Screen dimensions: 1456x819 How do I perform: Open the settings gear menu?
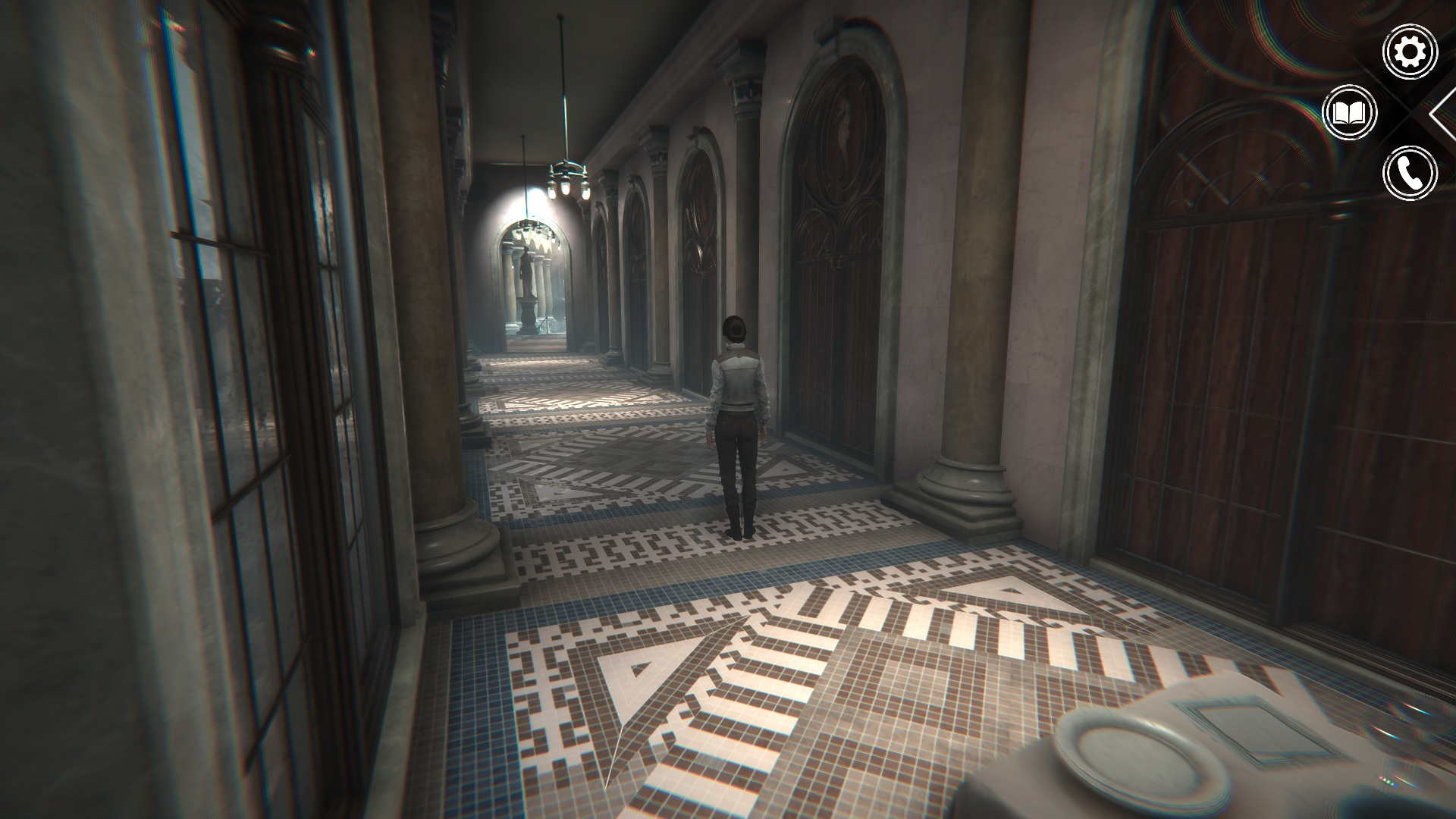click(x=1410, y=52)
